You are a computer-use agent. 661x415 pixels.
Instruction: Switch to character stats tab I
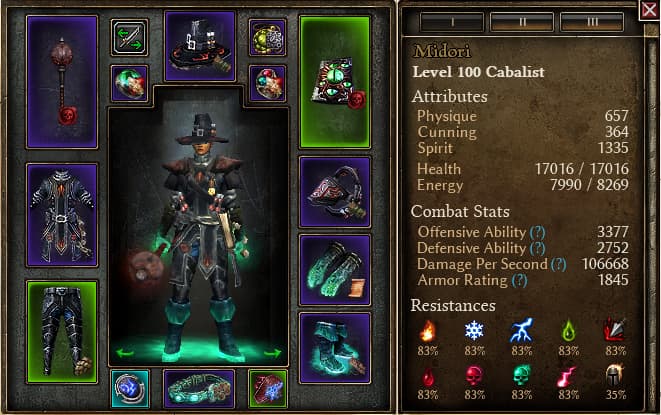point(450,22)
